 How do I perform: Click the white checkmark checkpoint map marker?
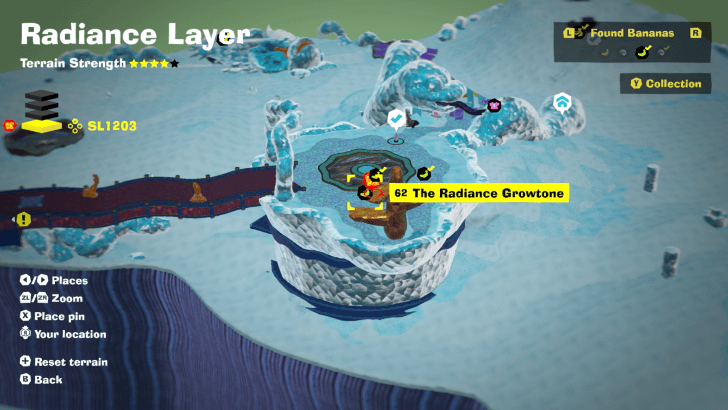pos(397,119)
